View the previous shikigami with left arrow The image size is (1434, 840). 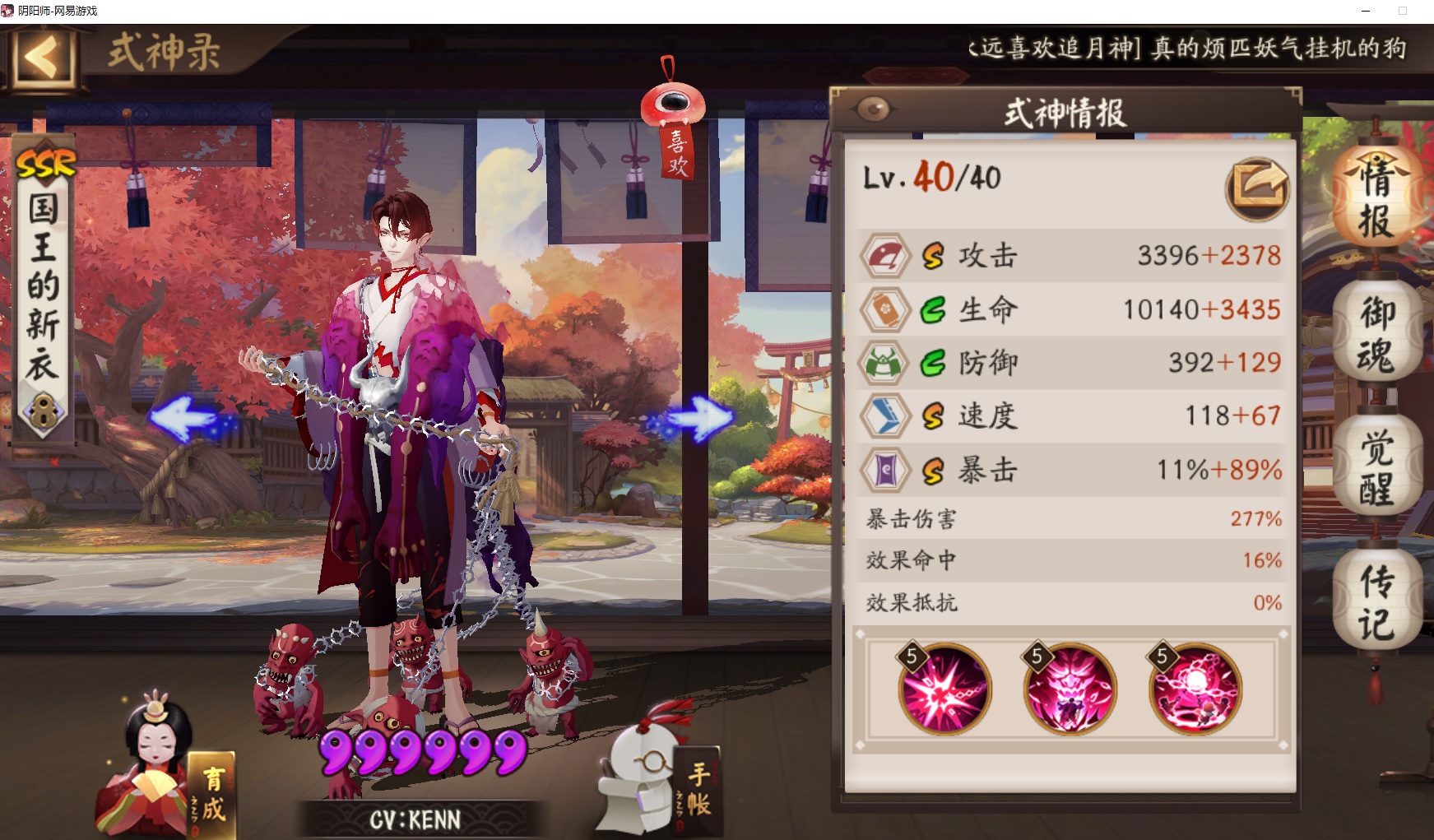[x=188, y=417]
